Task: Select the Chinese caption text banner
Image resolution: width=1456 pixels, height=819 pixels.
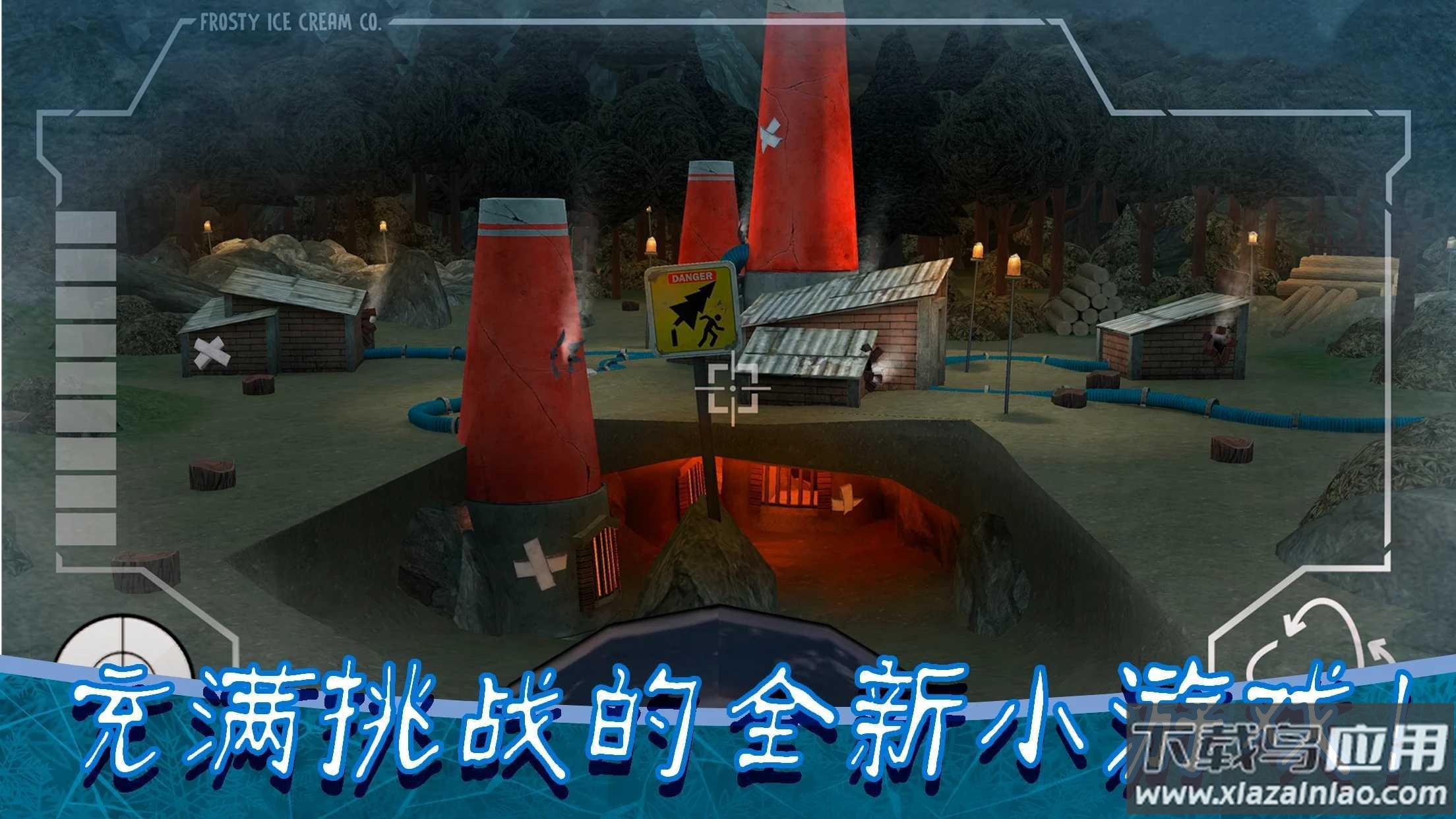Action: click(593, 719)
